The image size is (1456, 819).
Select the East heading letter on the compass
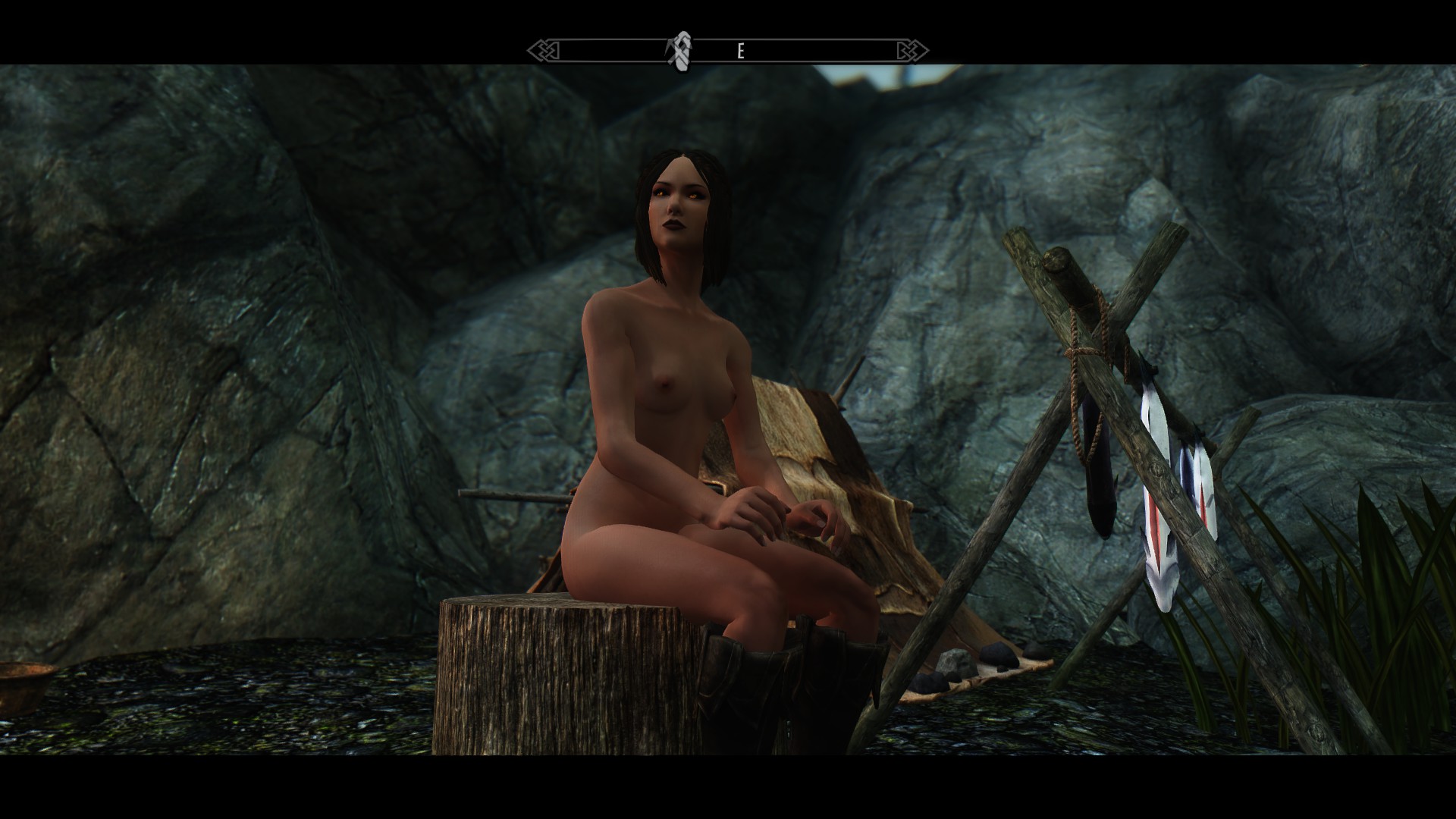[741, 51]
